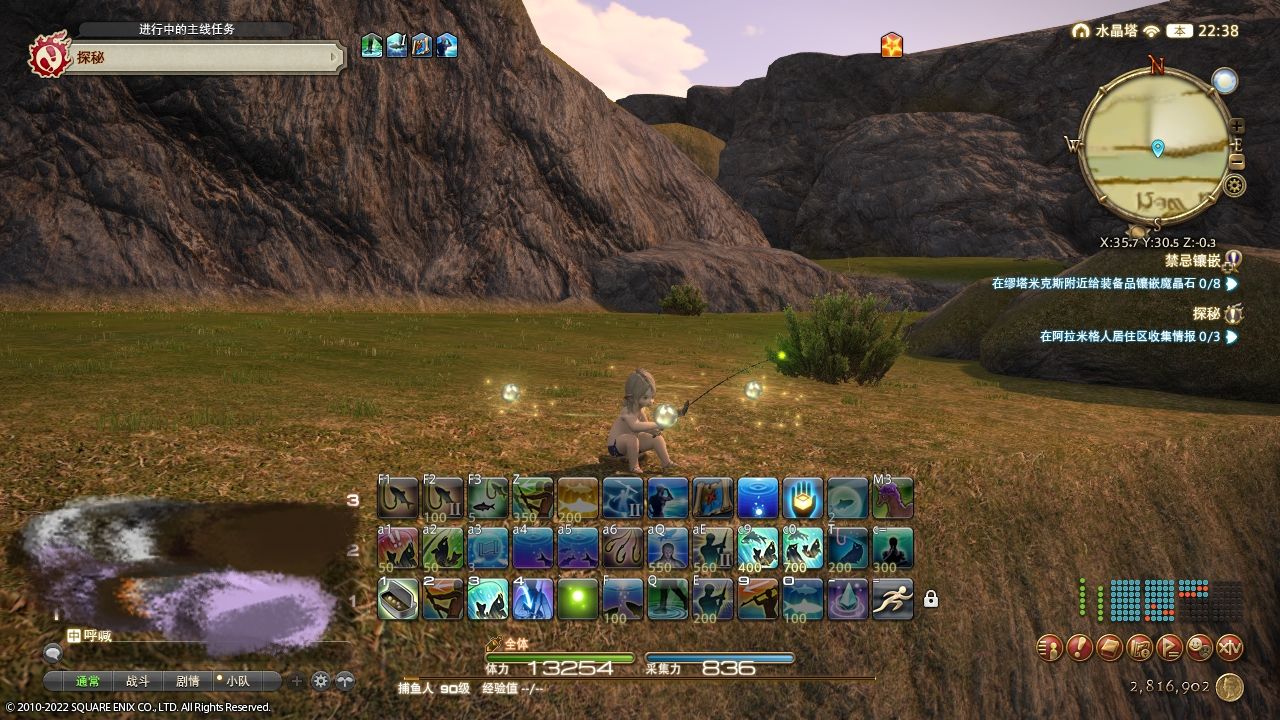Open chat log settings gear

pyautogui.click(x=320, y=681)
